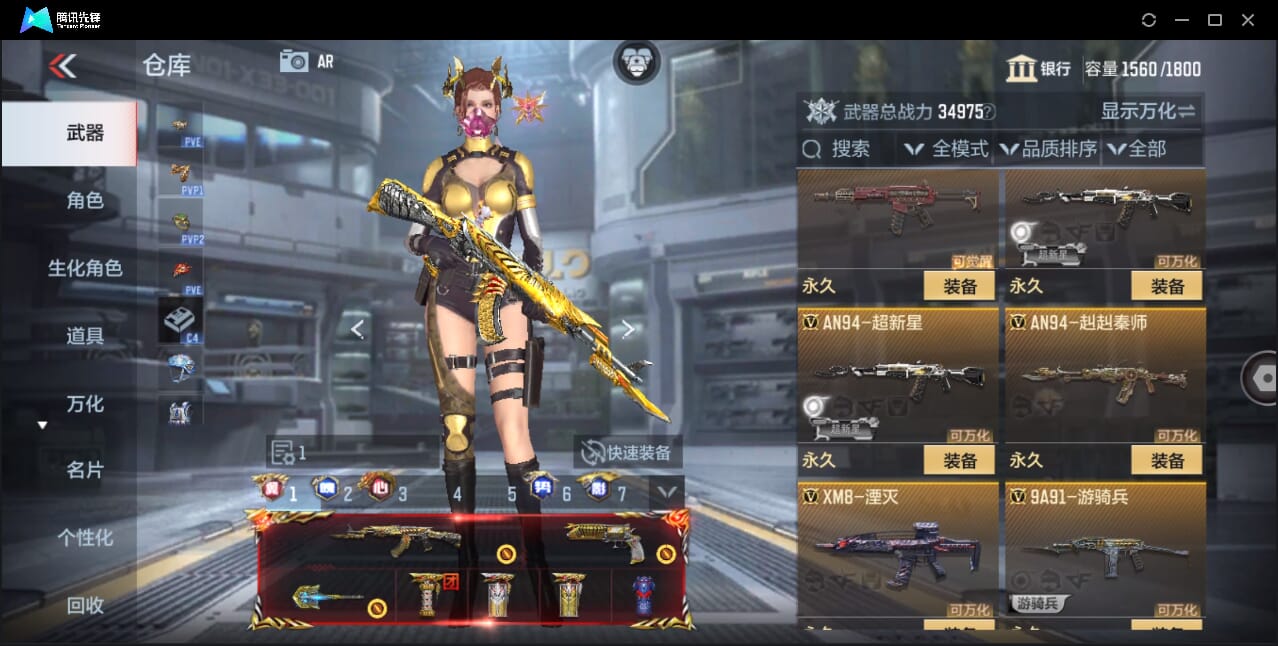Open the 银行 bank

click(x=1039, y=69)
